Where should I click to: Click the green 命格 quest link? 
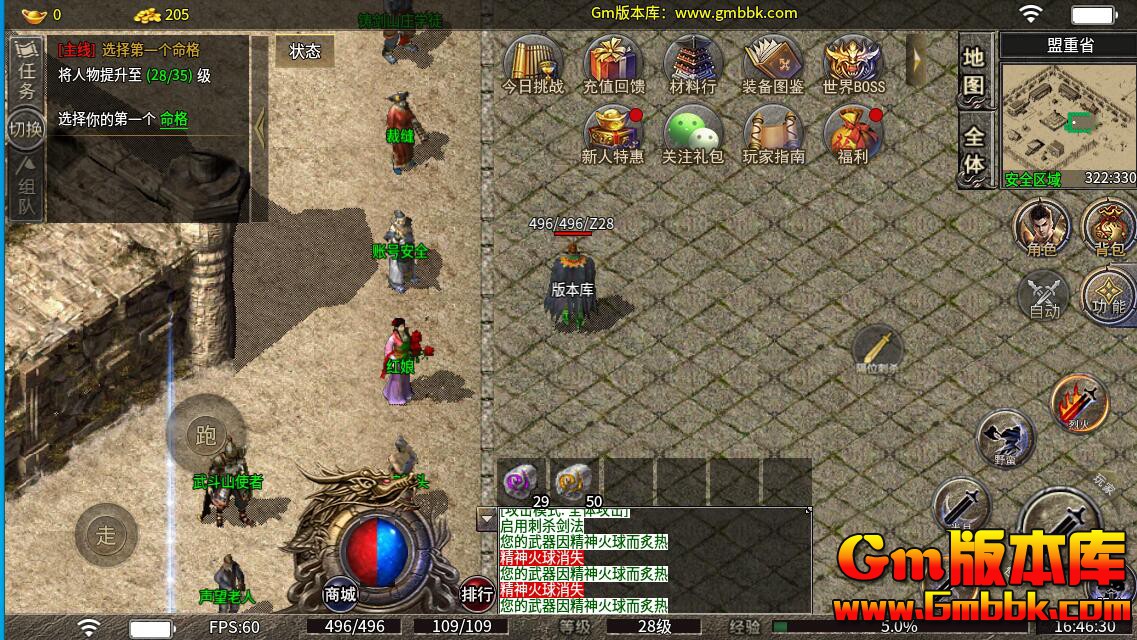[174, 119]
